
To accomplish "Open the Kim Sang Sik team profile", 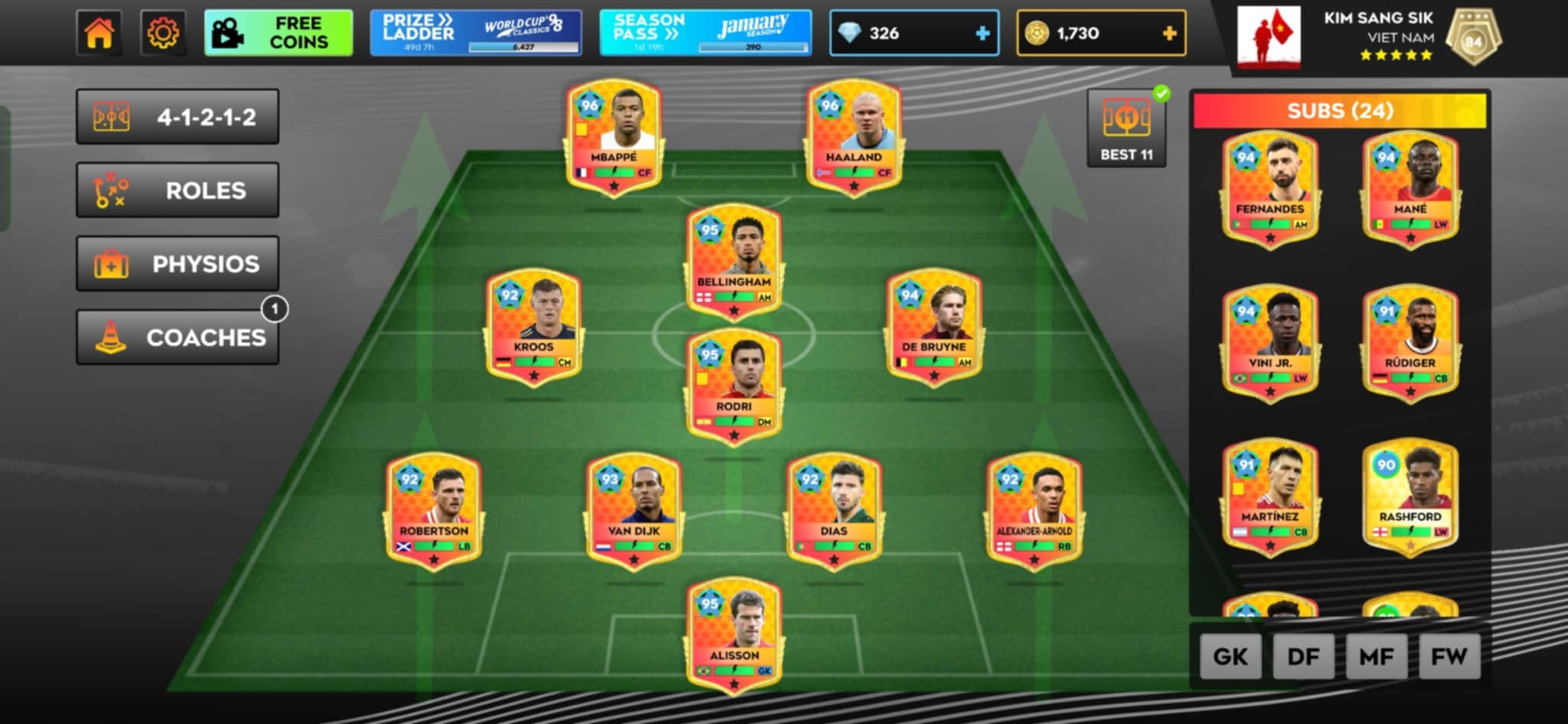I will (1369, 36).
